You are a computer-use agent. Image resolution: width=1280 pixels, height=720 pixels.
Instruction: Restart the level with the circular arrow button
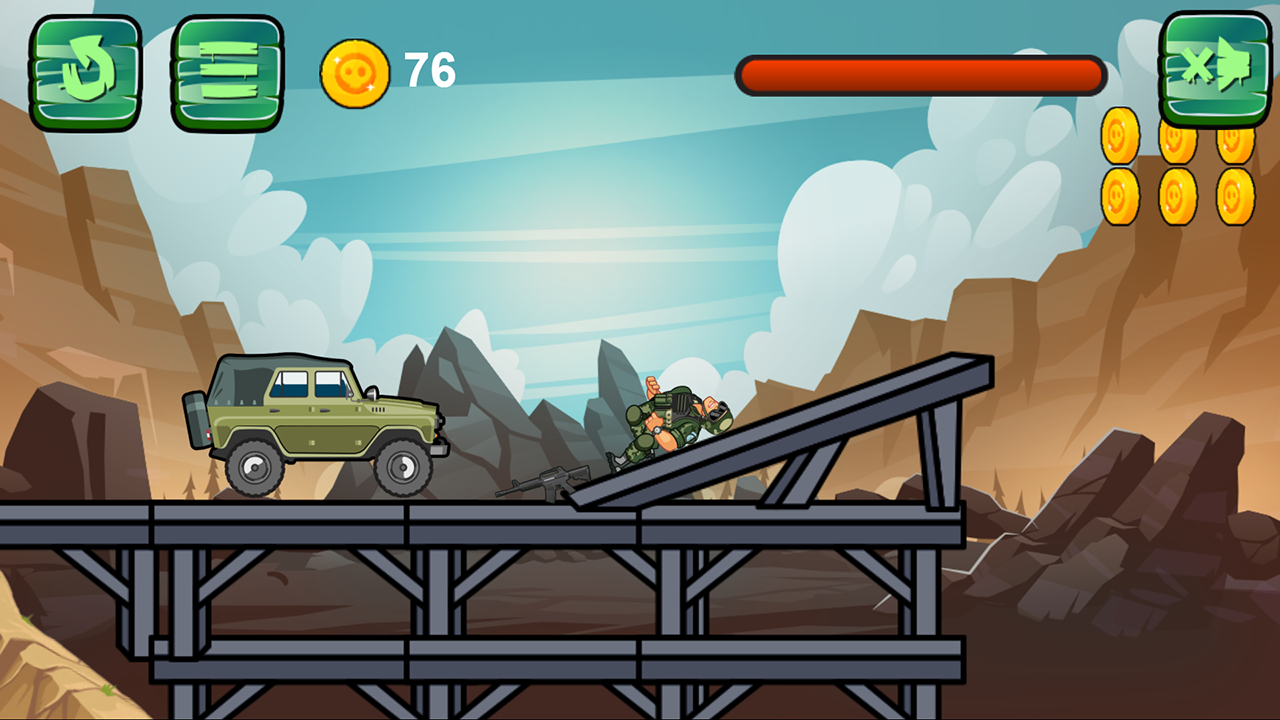85,73
